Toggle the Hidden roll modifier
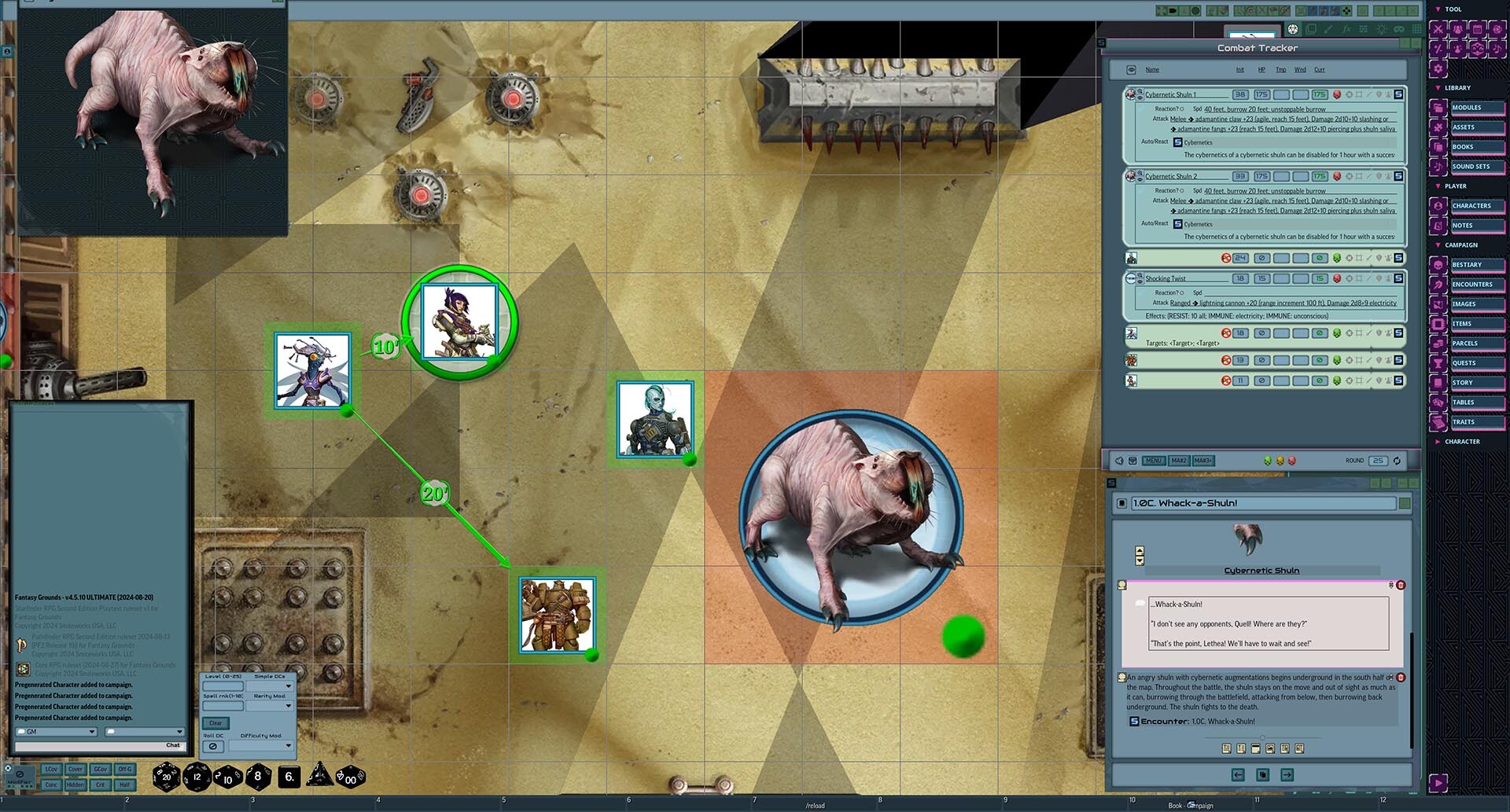Image resolution: width=1510 pixels, height=812 pixels. (76, 784)
